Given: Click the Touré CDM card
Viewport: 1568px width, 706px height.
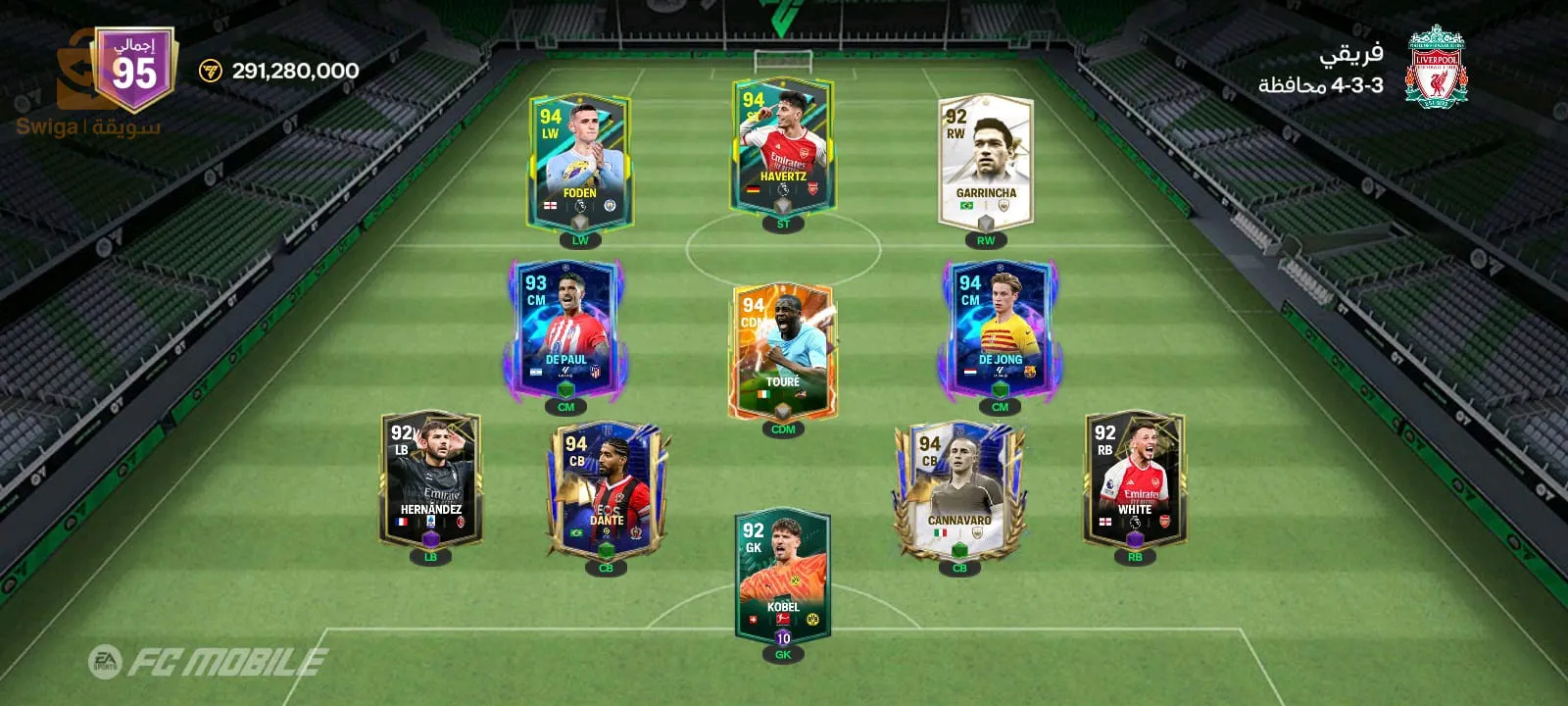Looking at the screenshot, I should point(782,351).
